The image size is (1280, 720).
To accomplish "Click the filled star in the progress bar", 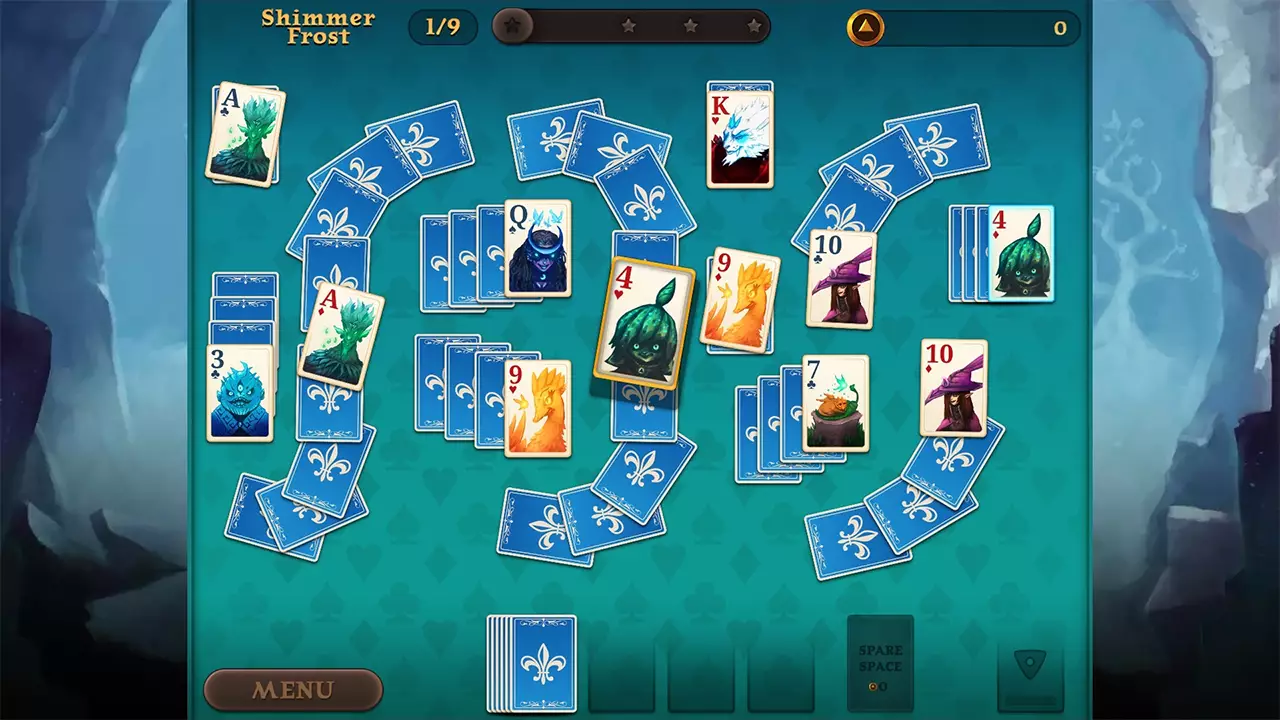I will point(512,27).
